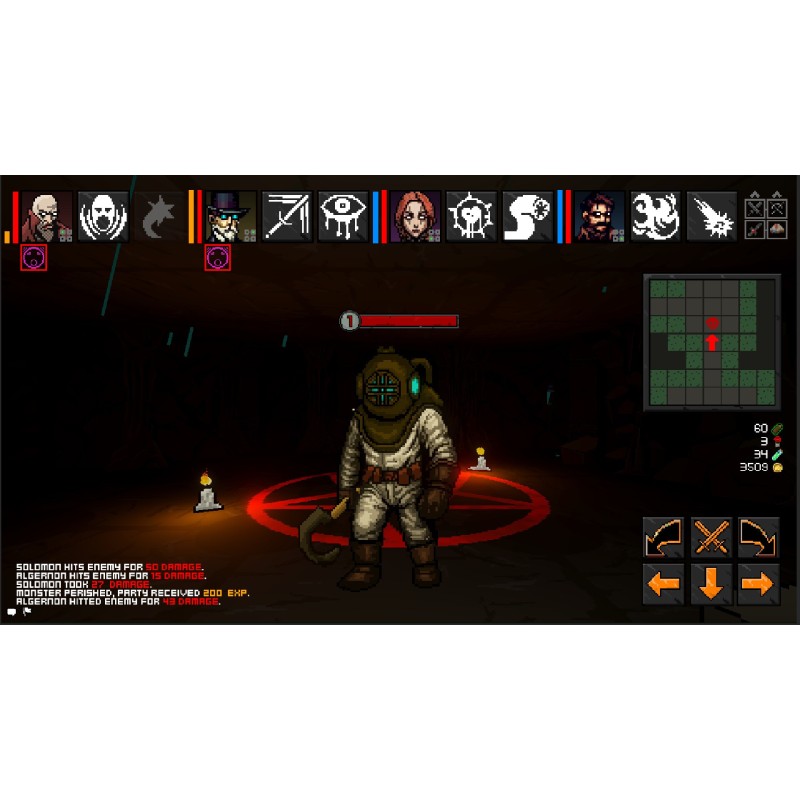800x800 pixels.
Task: Select the red-haired woman's portrait
Action: coord(415,217)
